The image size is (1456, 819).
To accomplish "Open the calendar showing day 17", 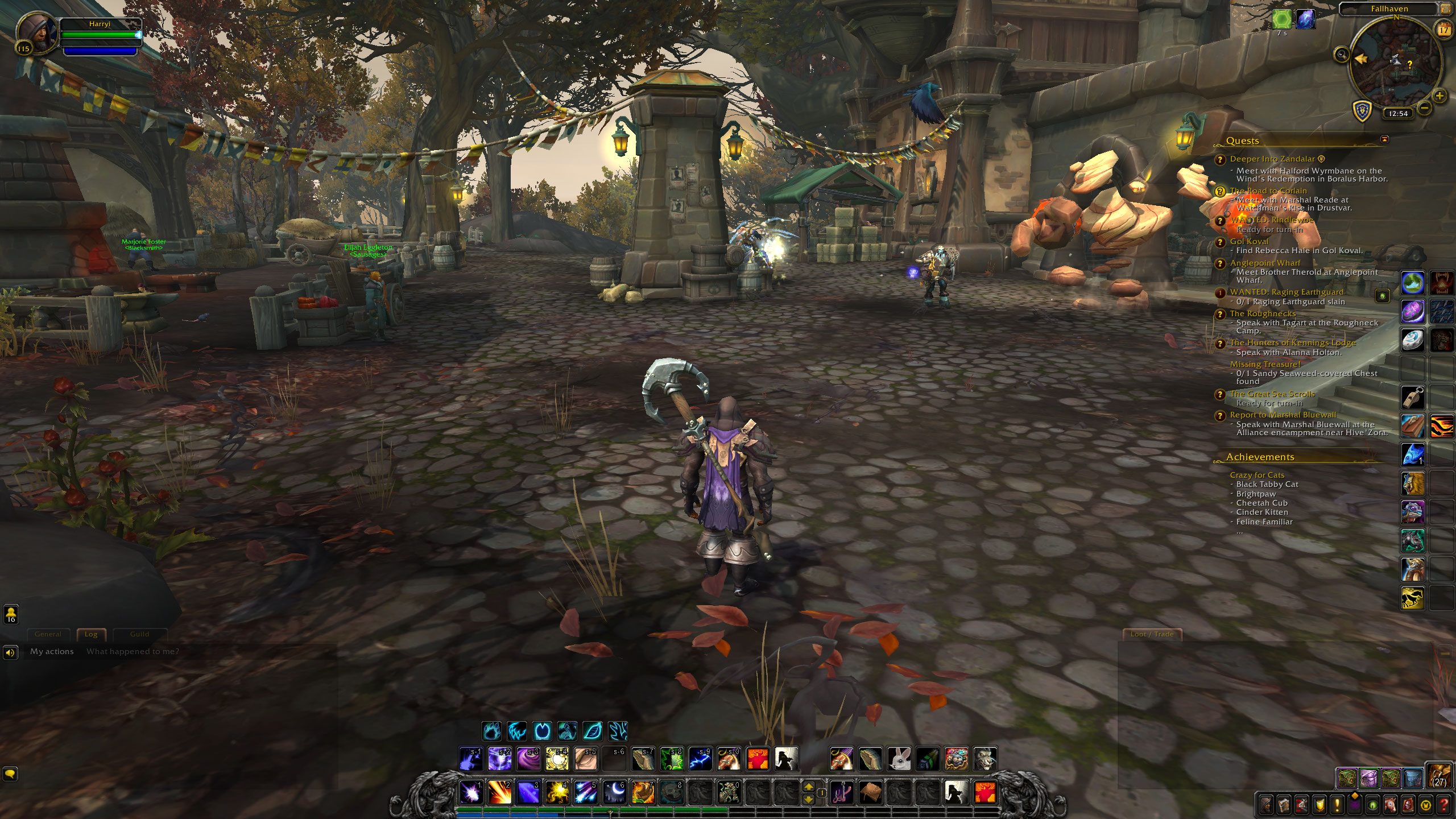I will coord(1443,30).
